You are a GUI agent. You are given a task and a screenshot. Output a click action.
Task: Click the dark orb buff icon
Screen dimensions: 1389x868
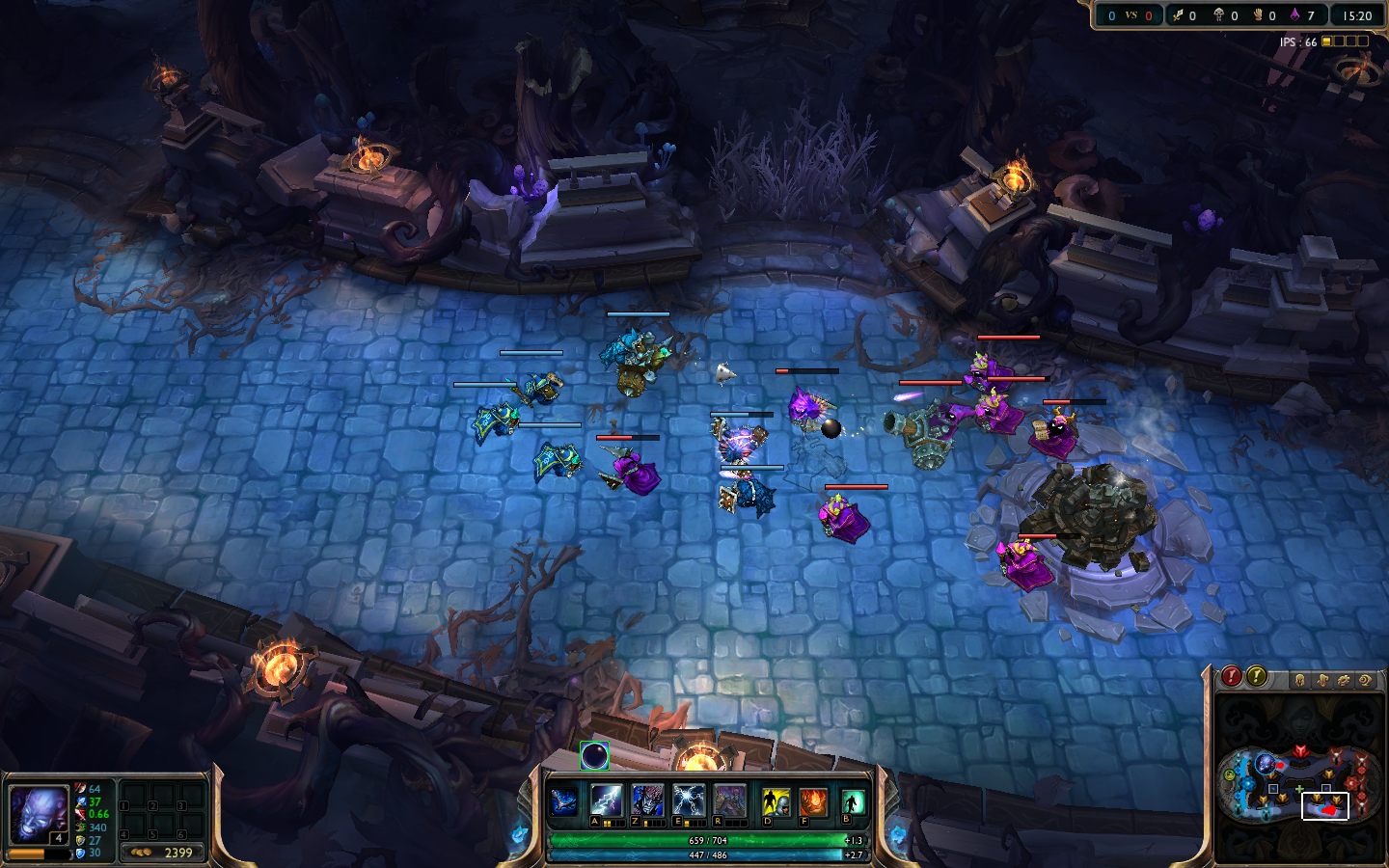594,756
